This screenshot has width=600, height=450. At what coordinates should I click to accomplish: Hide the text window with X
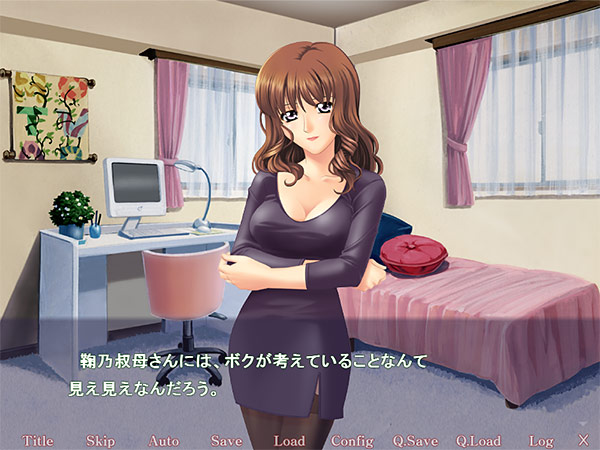click(x=583, y=440)
